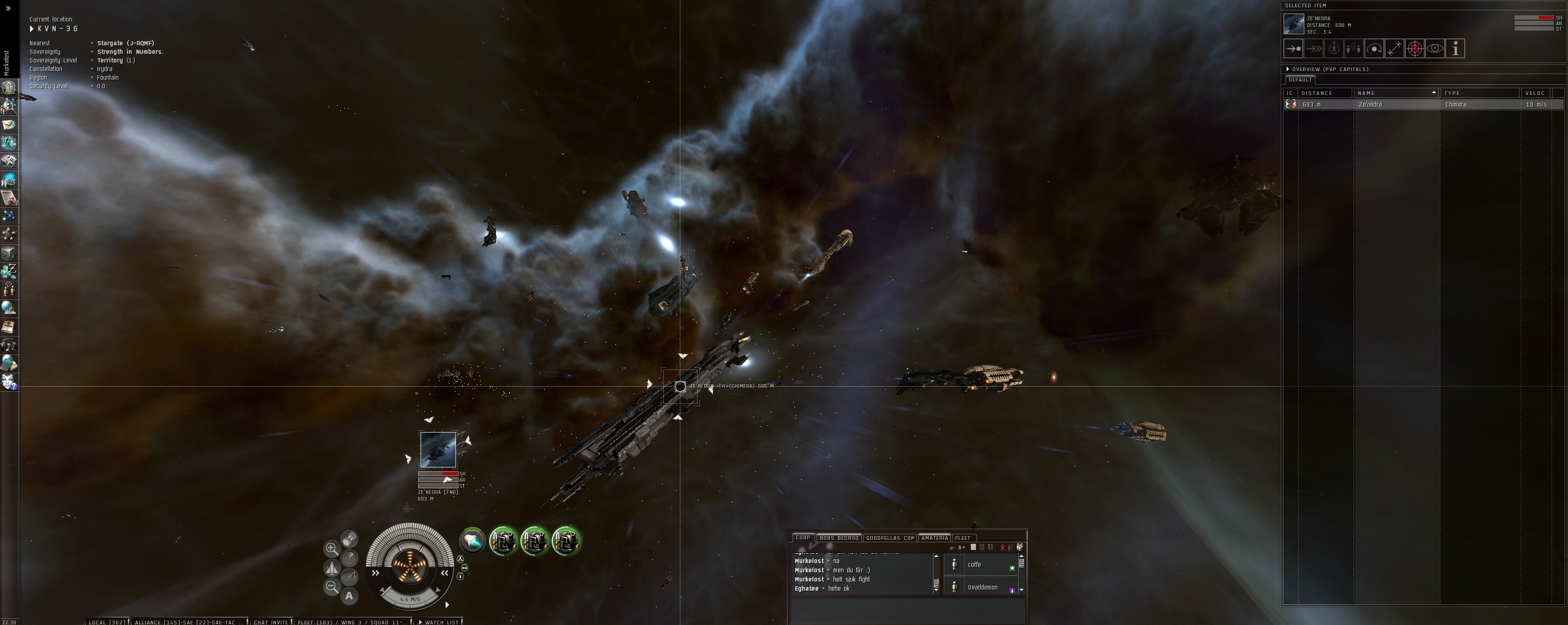Switch to the Fleet chat tab
1568x625 pixels.
point(962,538)
